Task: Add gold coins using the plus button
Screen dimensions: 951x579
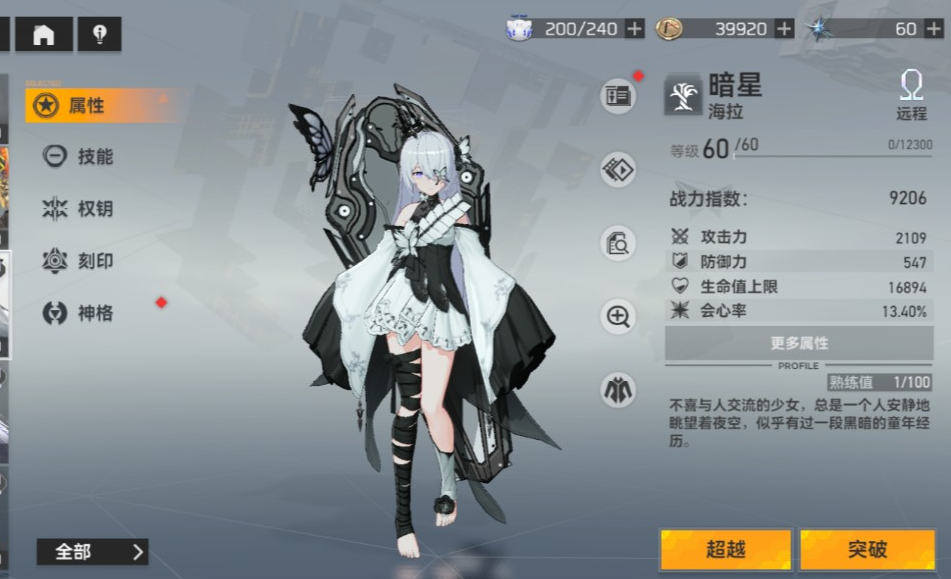Action: (784, 29)
